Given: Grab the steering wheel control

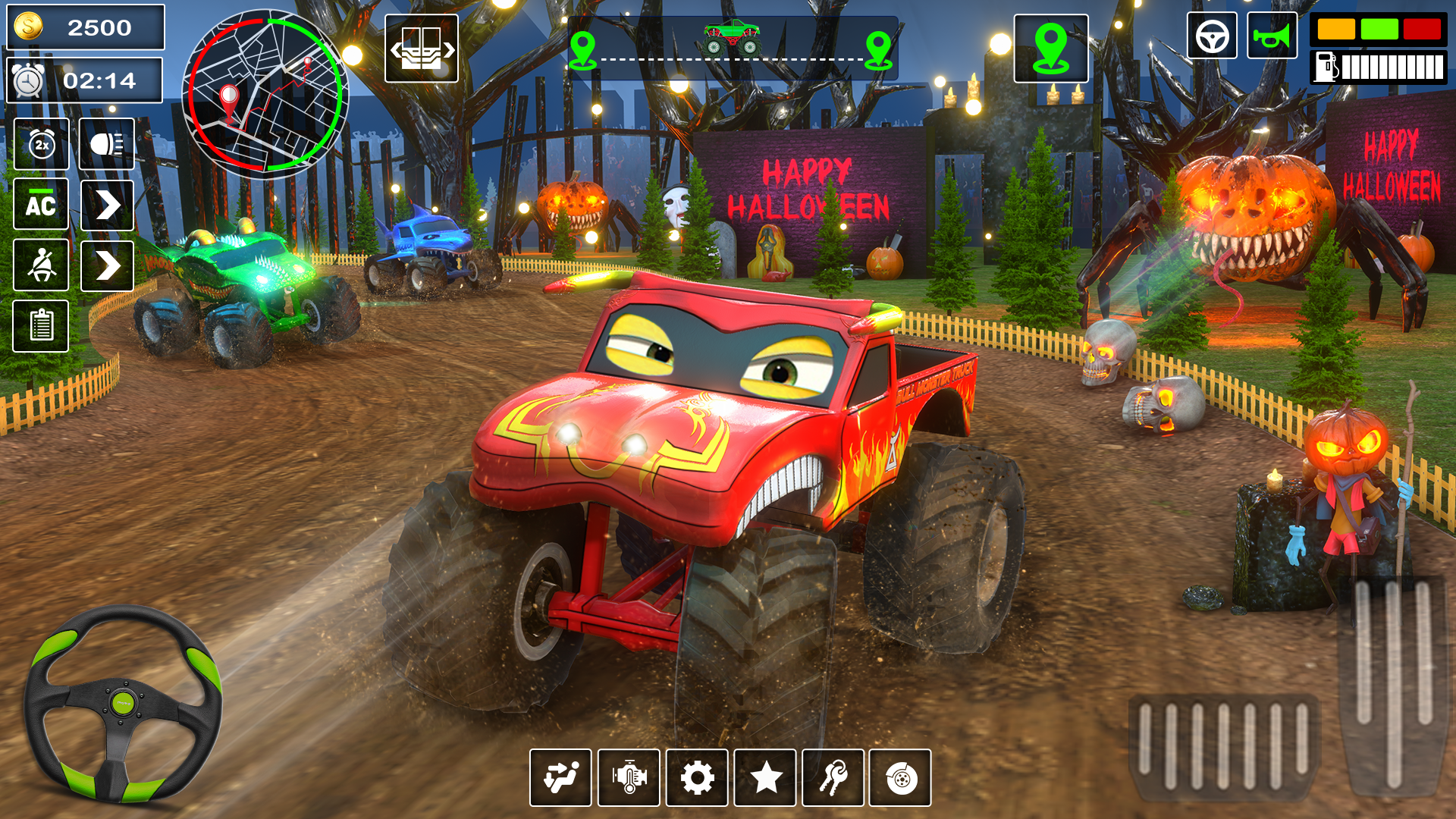Looking at the screenshot, I should (123, 704).
